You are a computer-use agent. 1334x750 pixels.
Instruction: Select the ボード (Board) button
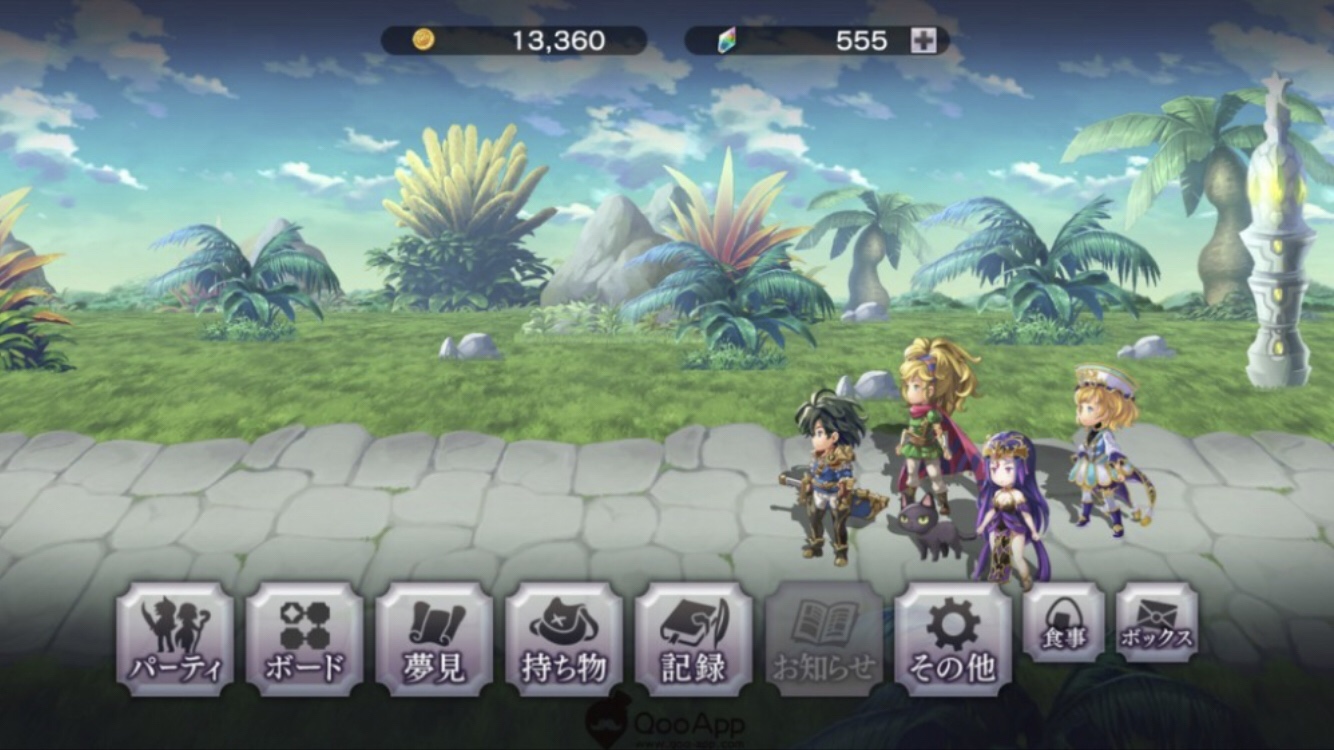pyautogui.click(x=304, y=640)
